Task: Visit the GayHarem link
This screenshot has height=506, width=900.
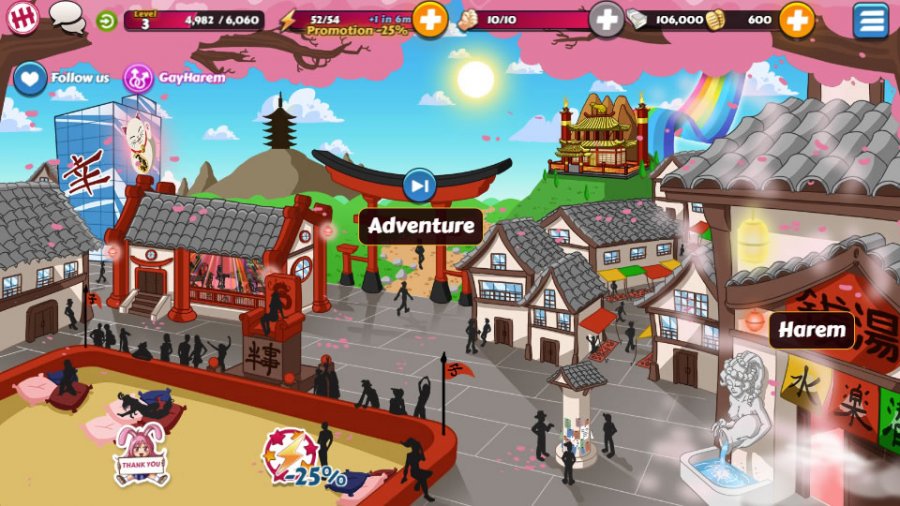Action: pyautogui.click(x=138, y=78)
